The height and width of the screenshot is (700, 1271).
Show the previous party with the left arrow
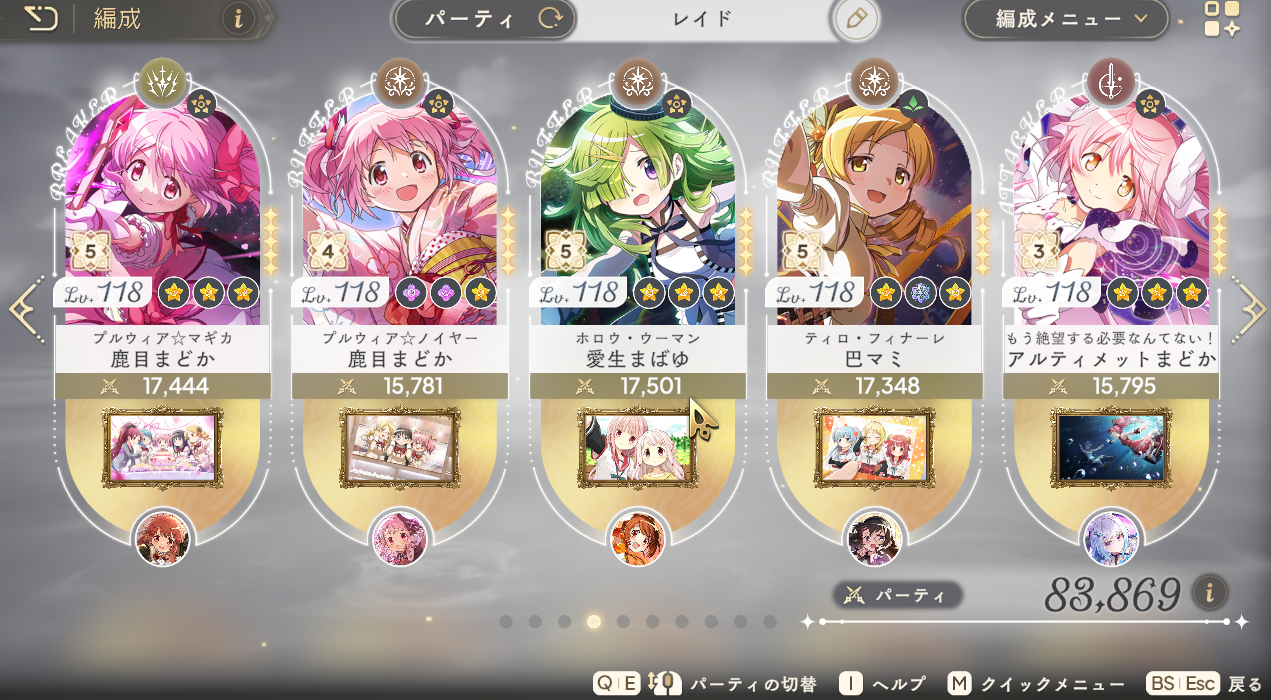24,310
